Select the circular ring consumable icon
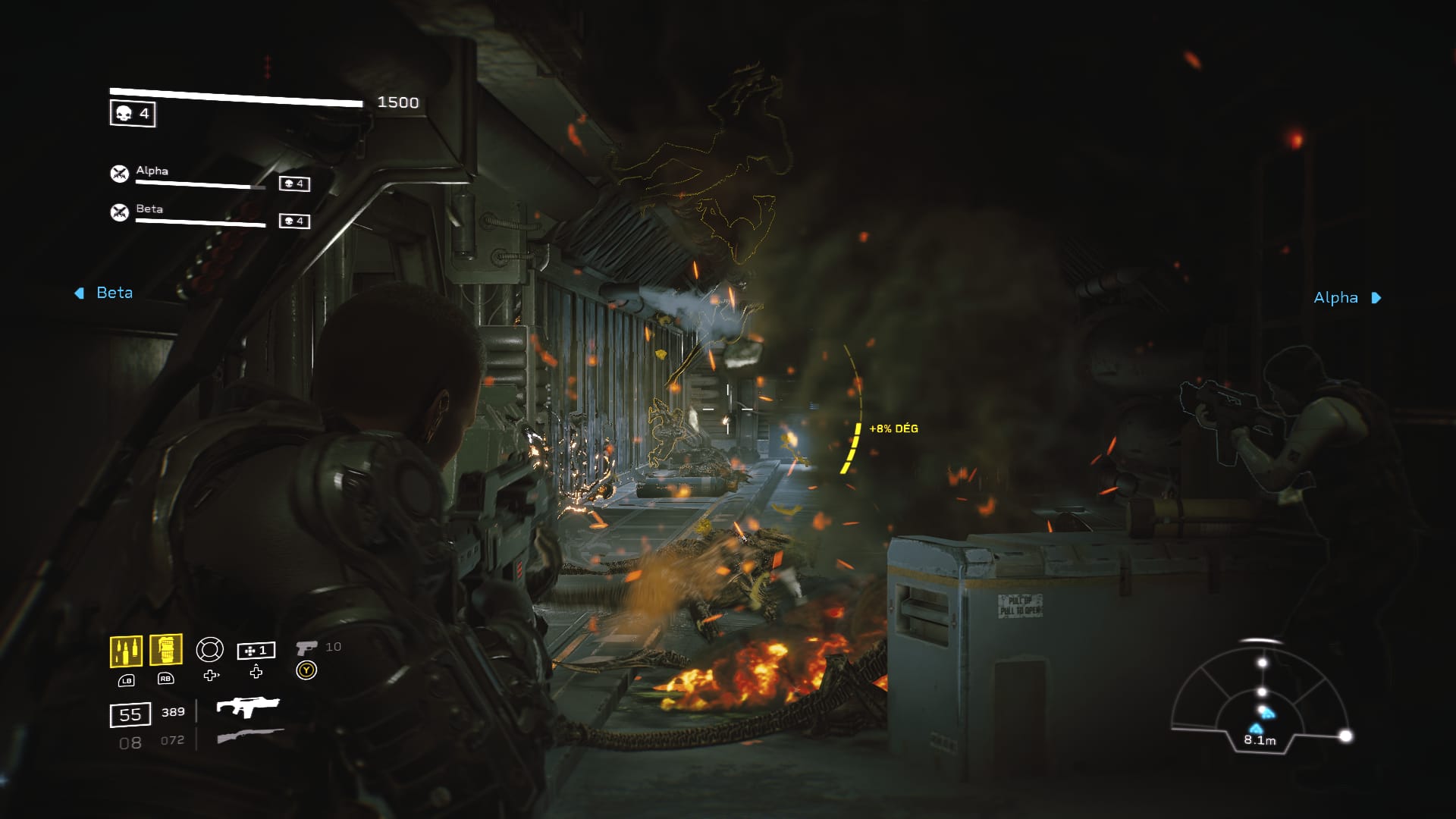 210,650
